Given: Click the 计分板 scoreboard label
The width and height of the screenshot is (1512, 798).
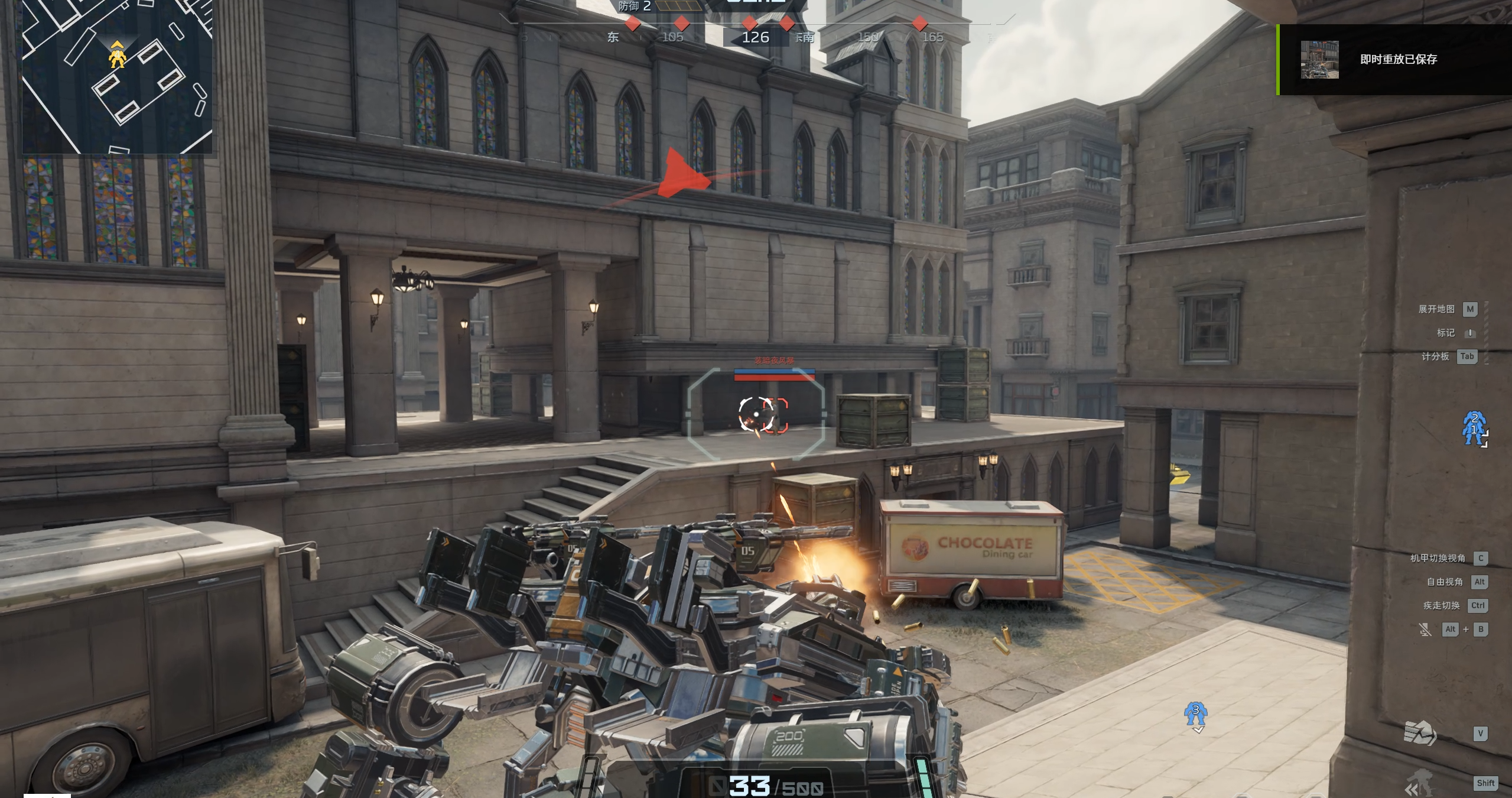Looking at the screenshot, I should [x=1435, y=356].
